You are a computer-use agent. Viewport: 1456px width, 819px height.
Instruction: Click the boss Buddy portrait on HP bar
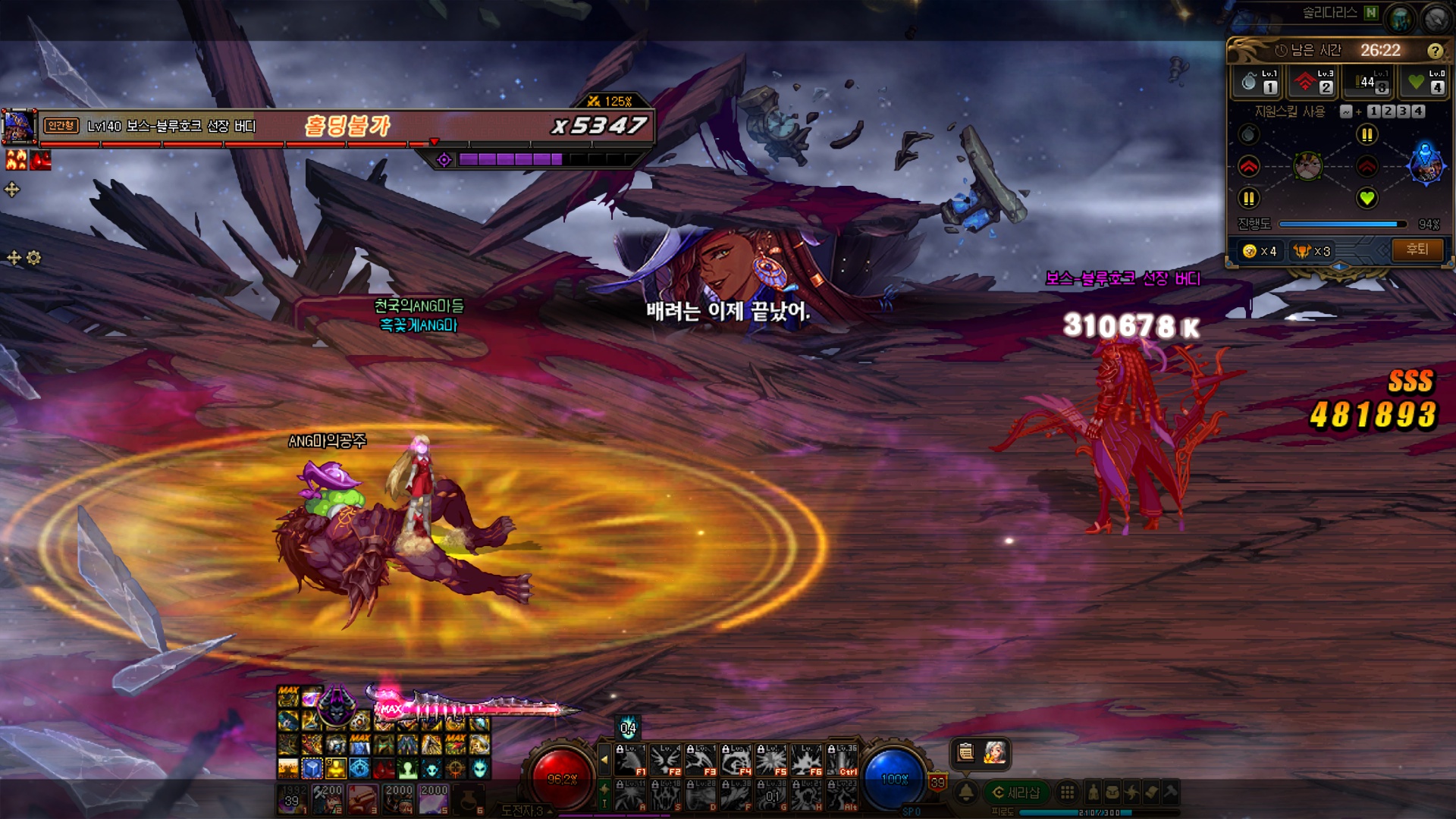coord(19,126)
